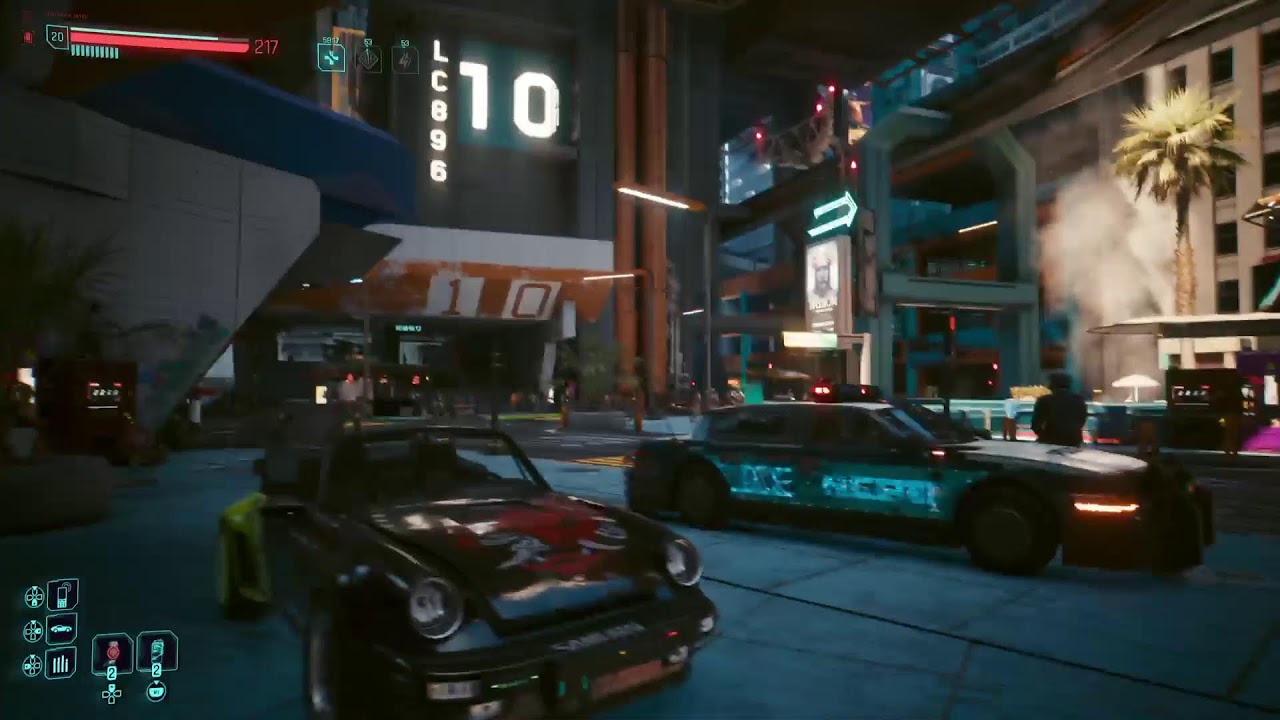Click the circular button prompt under the inhaler

(157, 691)
